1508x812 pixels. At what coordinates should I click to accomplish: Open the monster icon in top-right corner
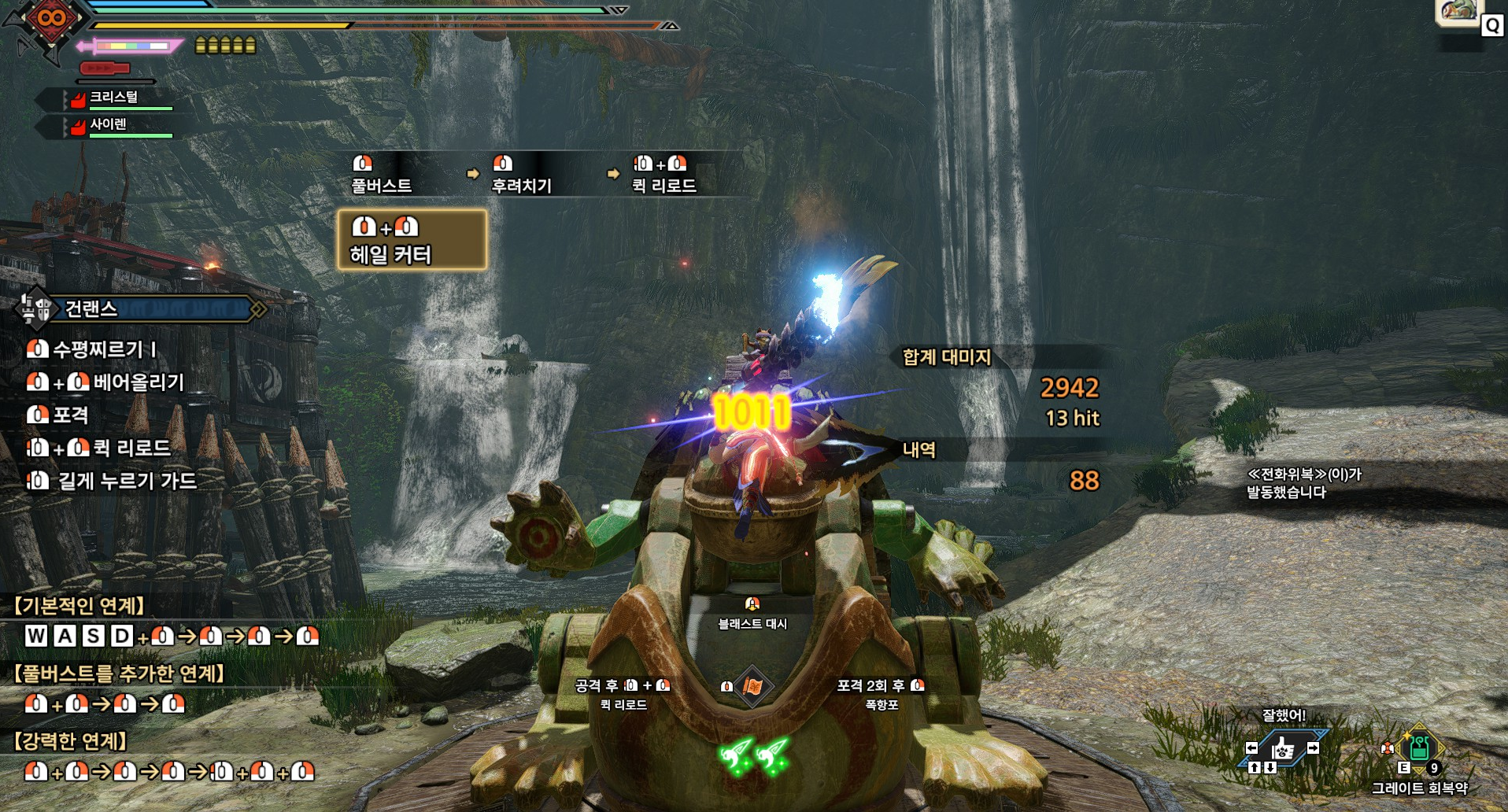[1458, 12]
